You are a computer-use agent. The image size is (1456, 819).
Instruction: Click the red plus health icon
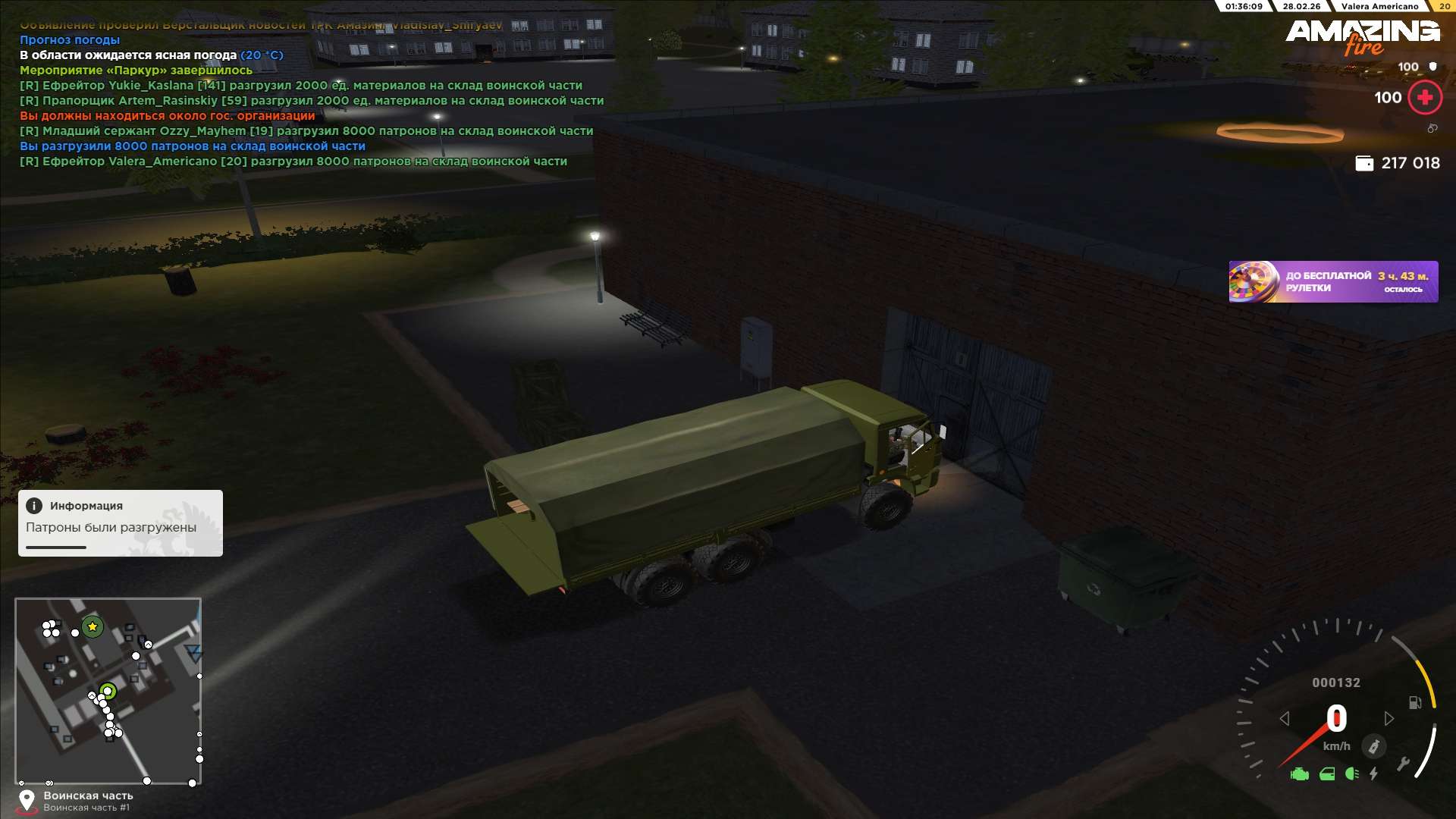(x=1424, y=98)
